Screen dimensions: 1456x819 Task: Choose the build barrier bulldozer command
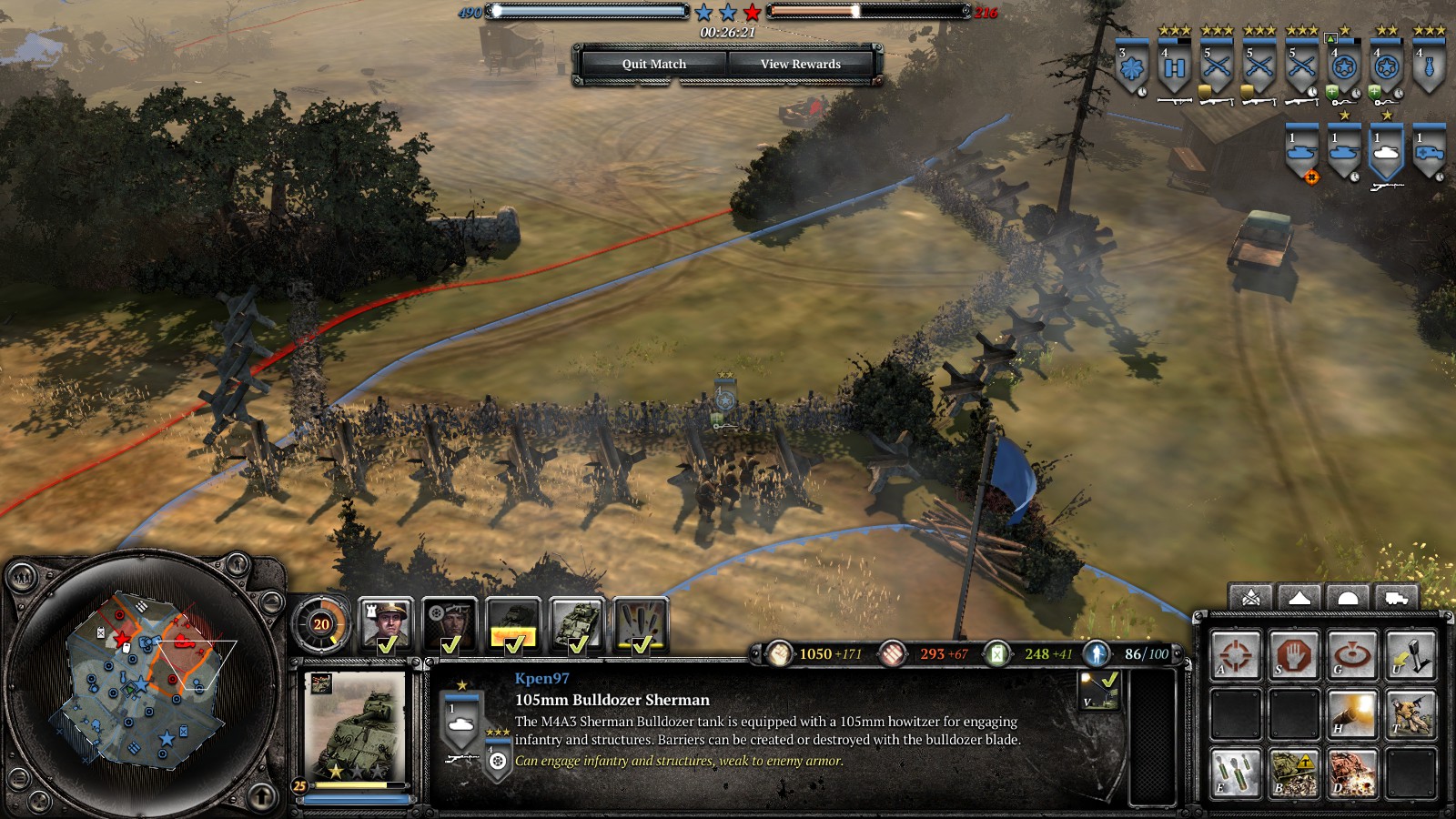click(x=1293, y=772)
